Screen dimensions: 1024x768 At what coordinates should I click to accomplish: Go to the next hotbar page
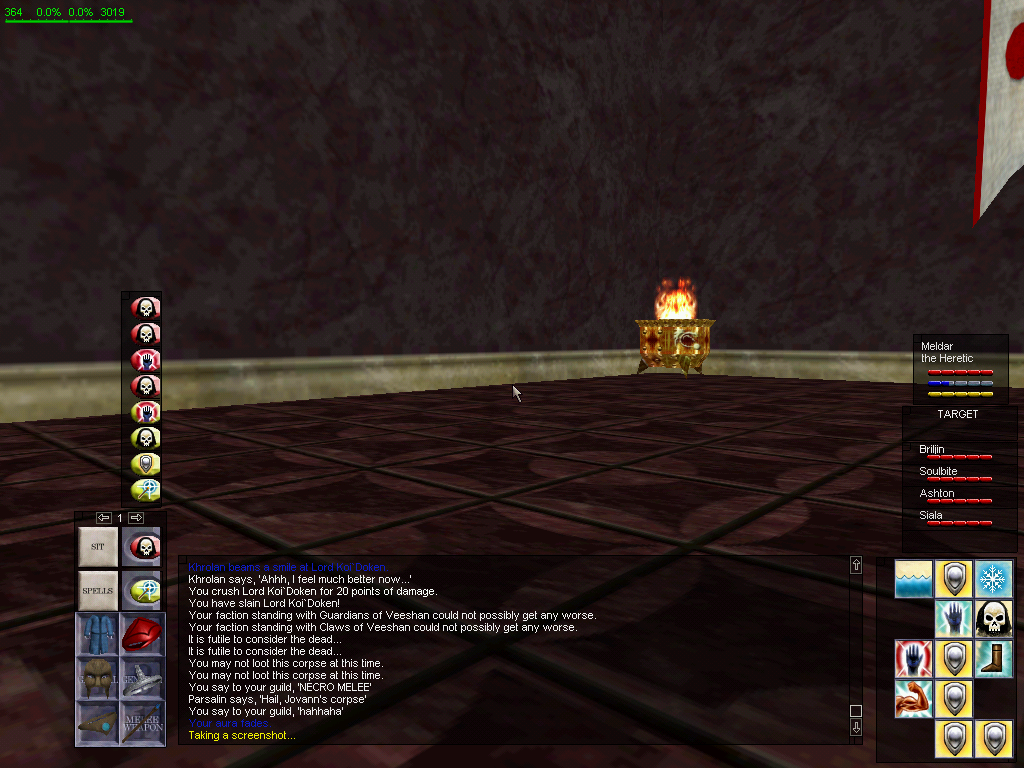click(x=136, y=518)
